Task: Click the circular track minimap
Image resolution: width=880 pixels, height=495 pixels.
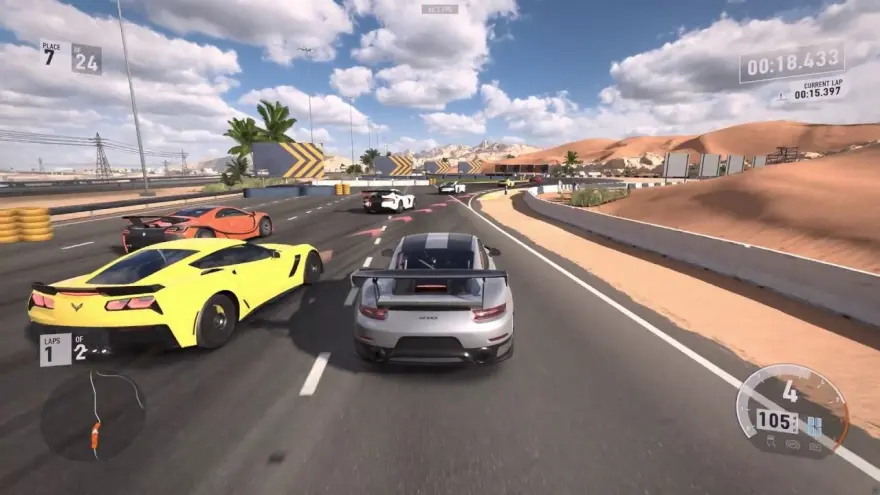Action: click(x=93, y=414)
